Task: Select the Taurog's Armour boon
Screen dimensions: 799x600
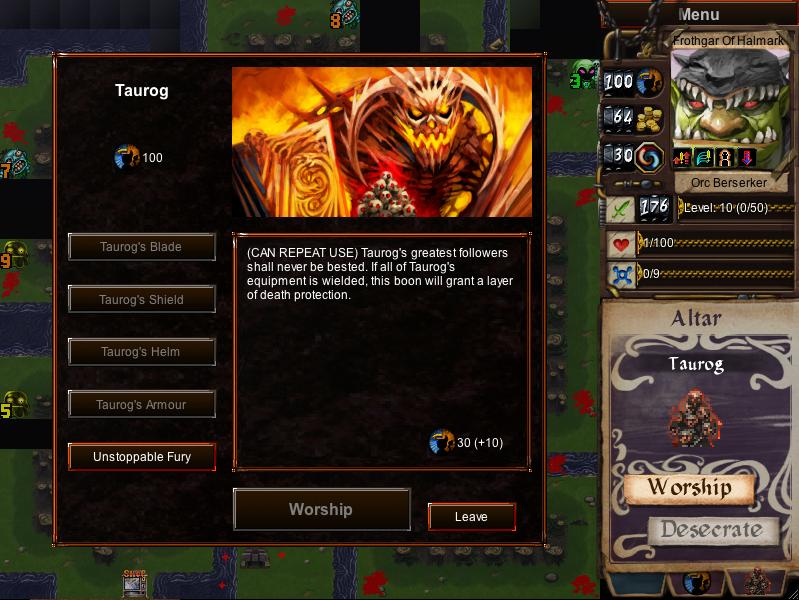Action: pos(141,405)
